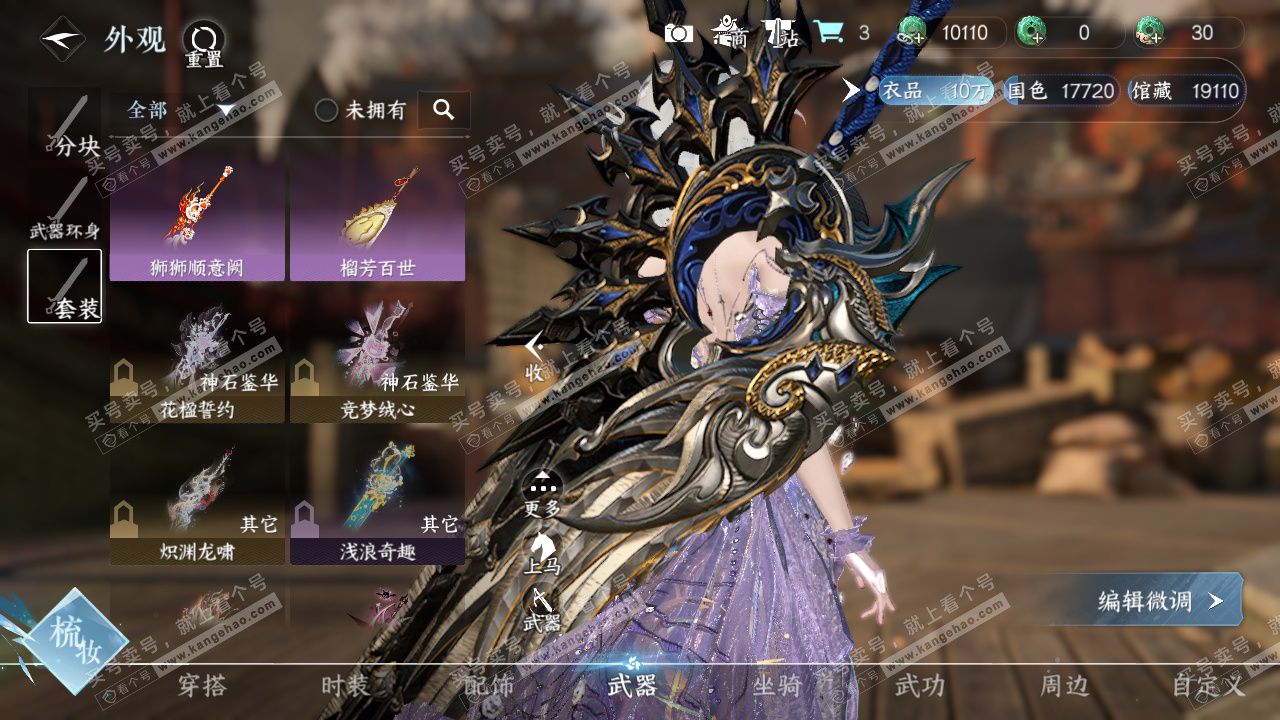Select the 套装 weapon category
1280x720 pixels.
[x=65, y=287]
